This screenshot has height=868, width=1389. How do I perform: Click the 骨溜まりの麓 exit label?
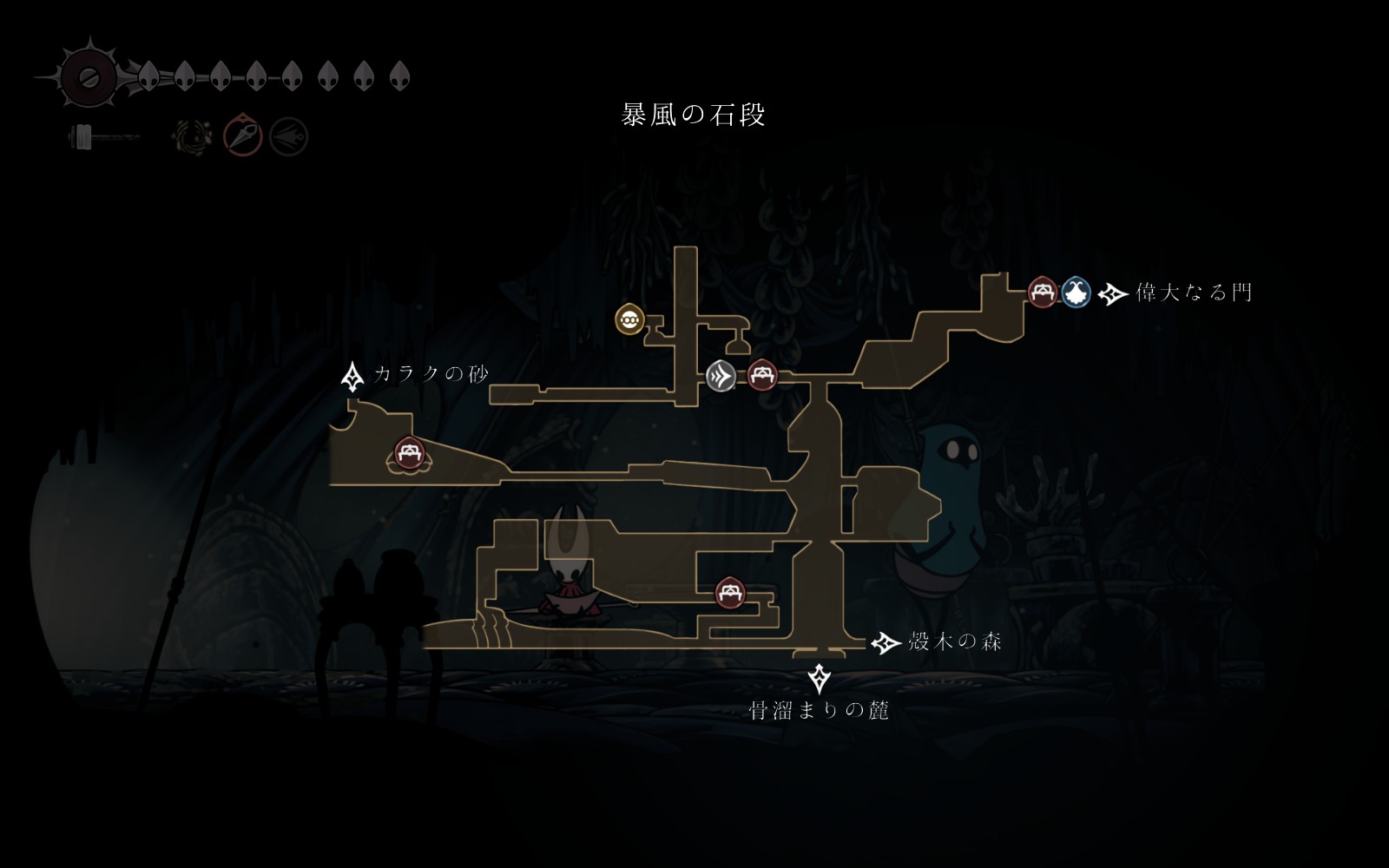(x=820, y=711)
